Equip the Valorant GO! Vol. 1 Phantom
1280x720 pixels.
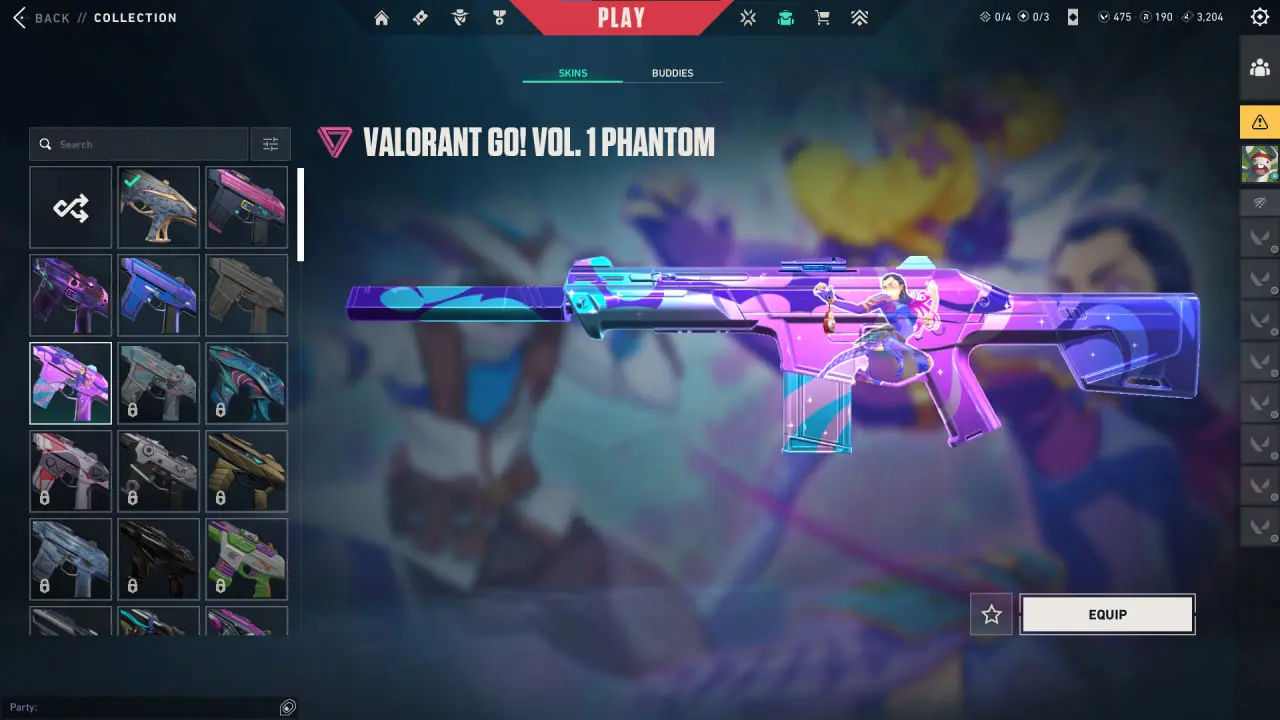coord(1107,614)
